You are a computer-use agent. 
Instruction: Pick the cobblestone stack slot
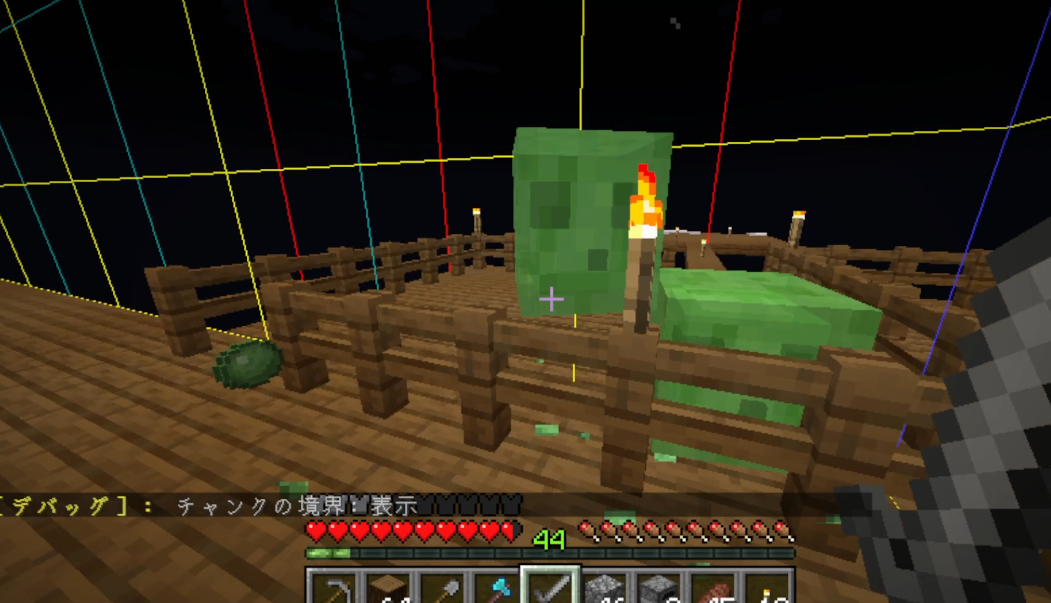(x=605, y=590)
